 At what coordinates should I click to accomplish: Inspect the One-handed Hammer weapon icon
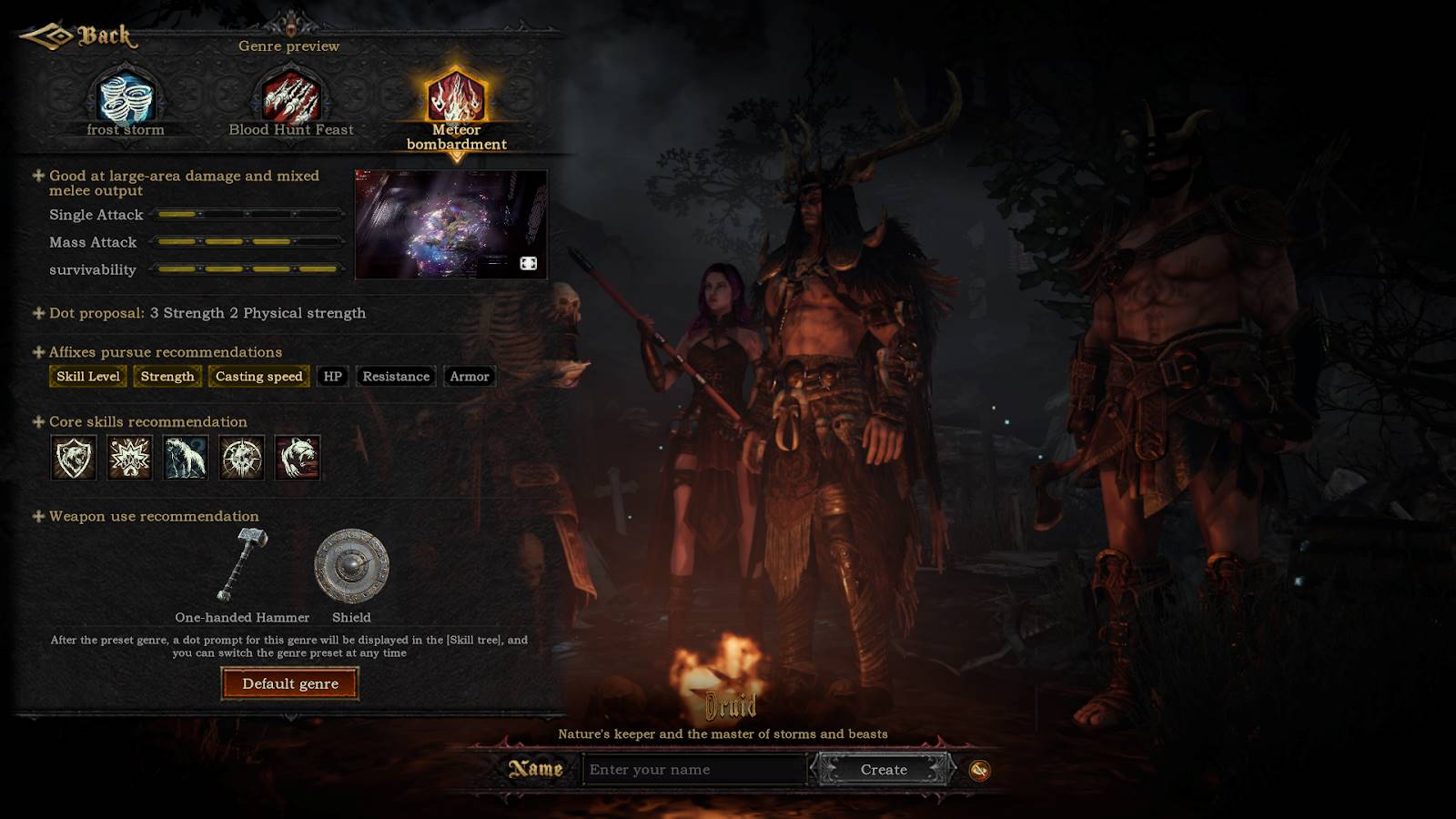point(242,564)
